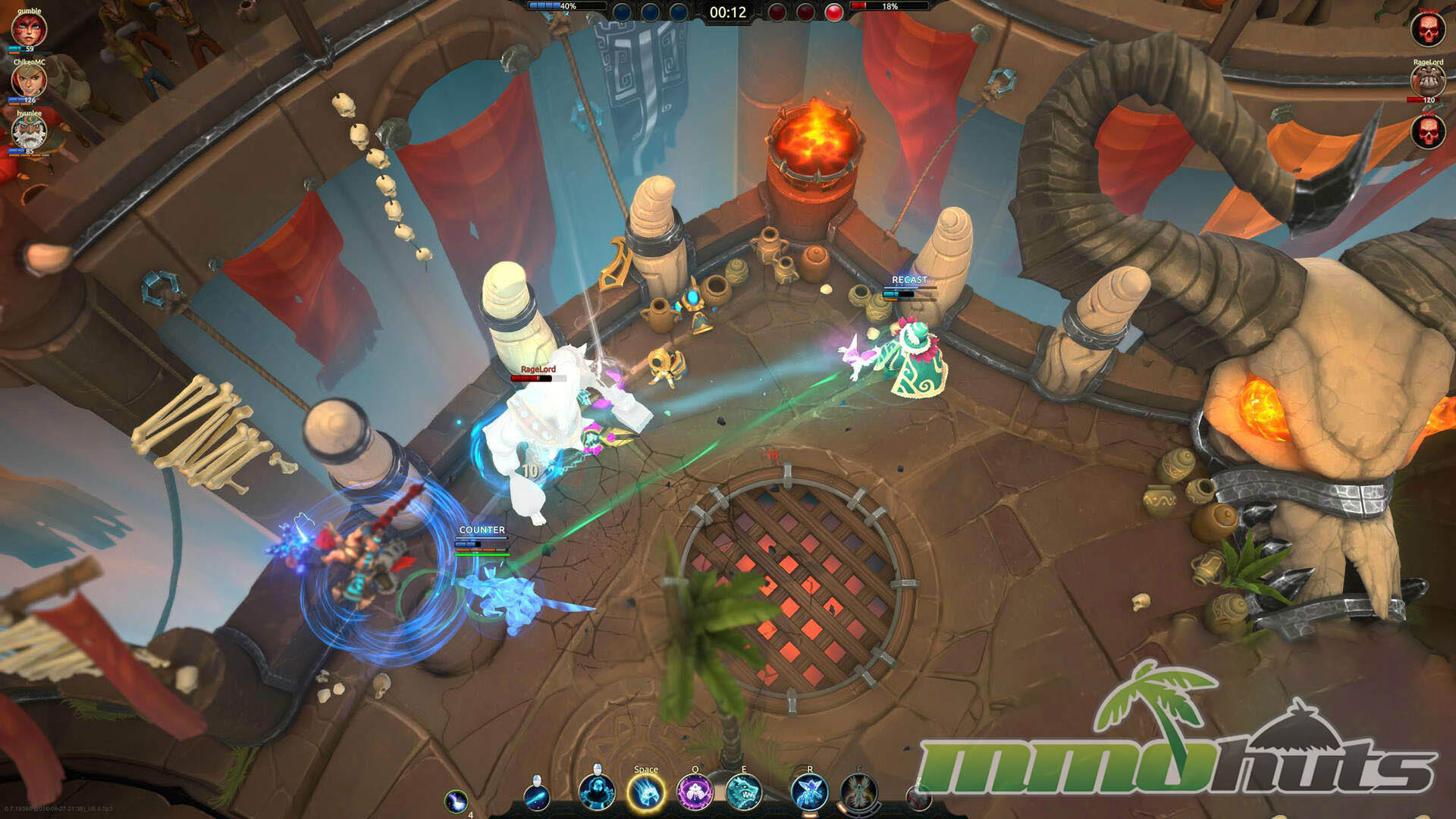
Task: Click the top dead enemy skull portrait
Action: (1427, 30)
